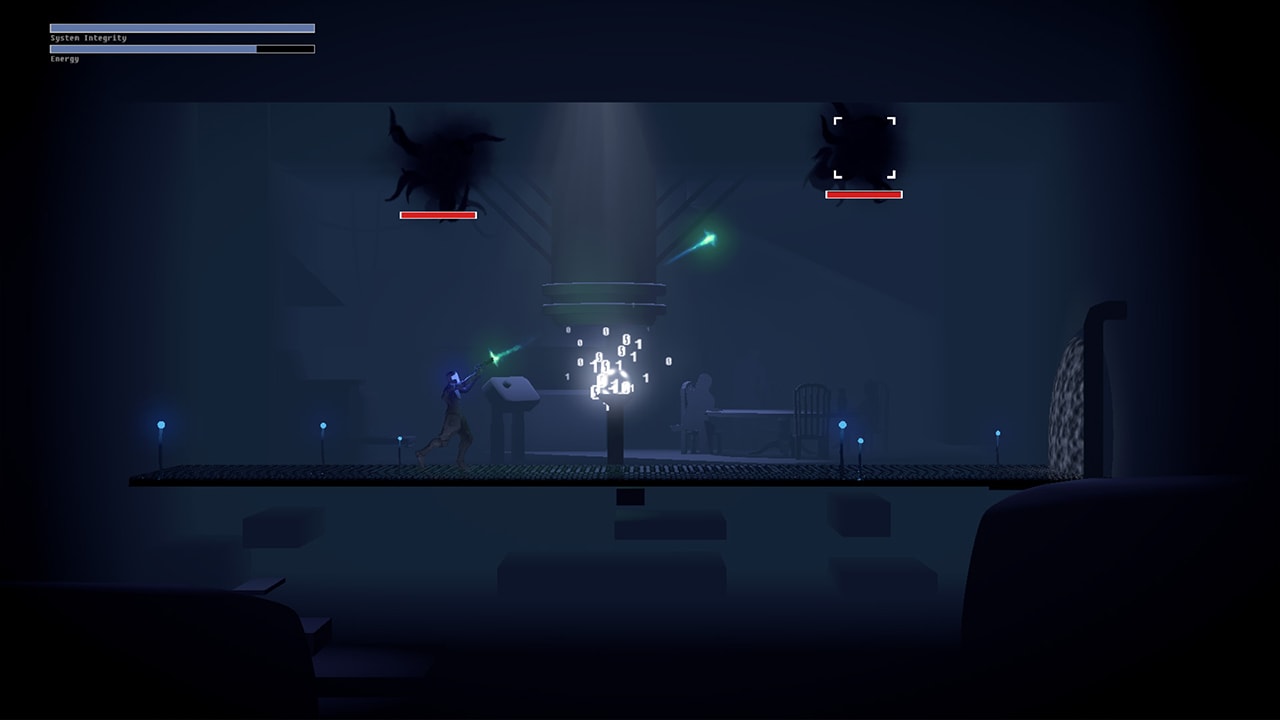Screen dimensions: 1280x720
Task: Select the Energy label
Action: [63, 61]
